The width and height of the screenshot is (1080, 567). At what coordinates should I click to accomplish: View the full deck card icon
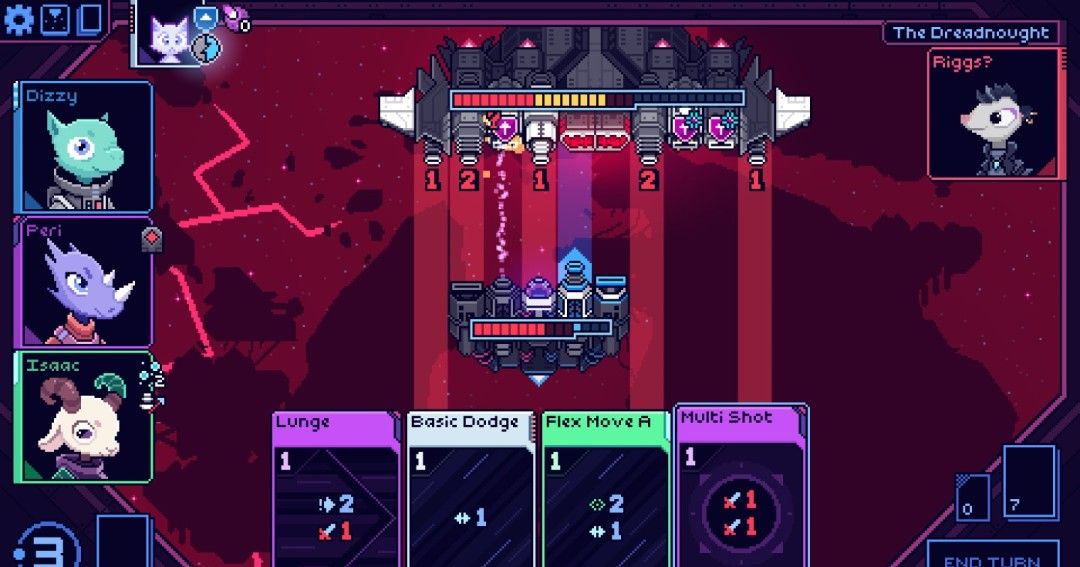(90, 19)
